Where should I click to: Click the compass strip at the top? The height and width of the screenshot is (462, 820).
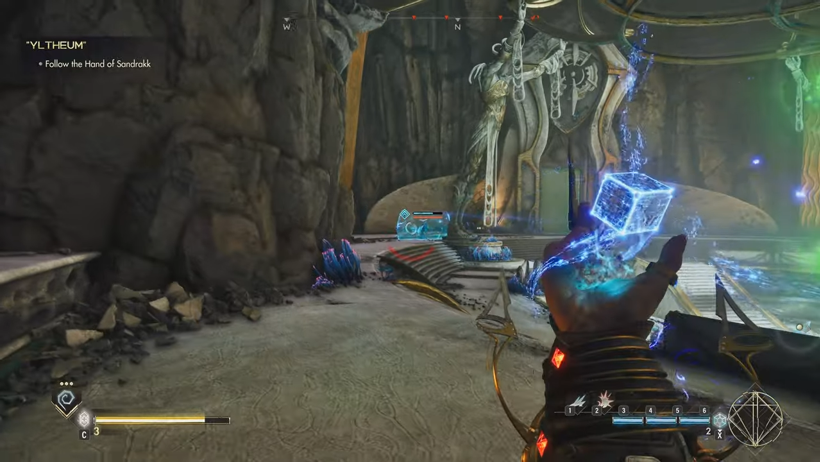click(411, 19)
